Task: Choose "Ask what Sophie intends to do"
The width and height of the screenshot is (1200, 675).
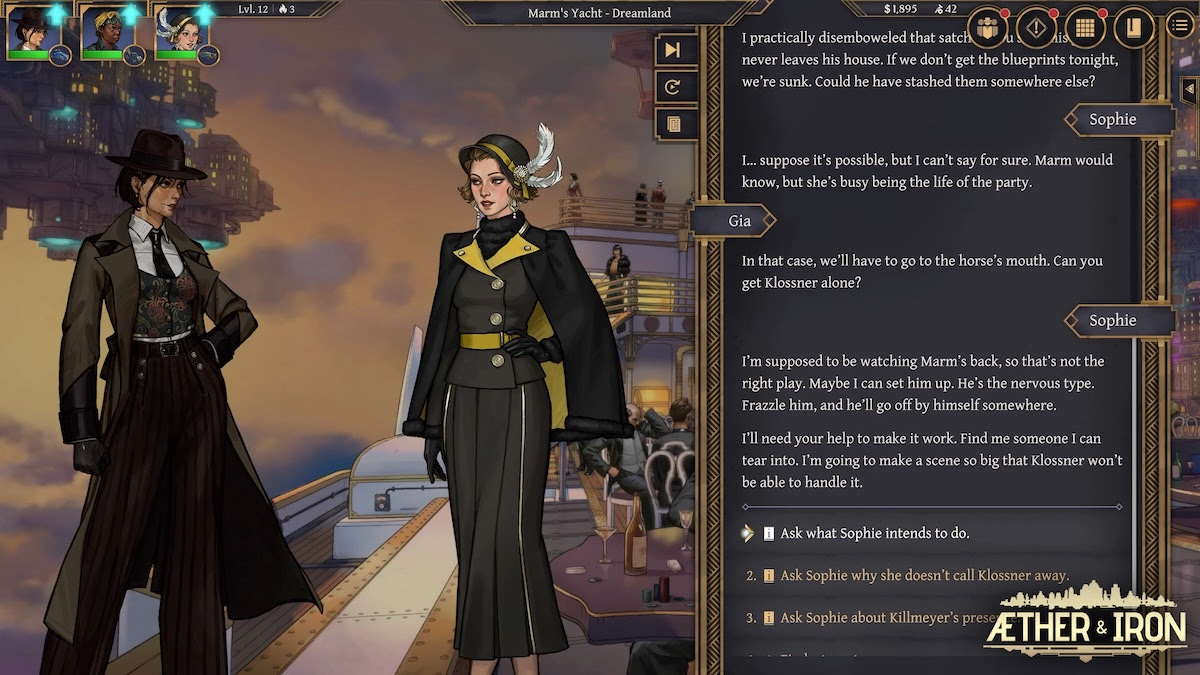Action: [874, 533]
